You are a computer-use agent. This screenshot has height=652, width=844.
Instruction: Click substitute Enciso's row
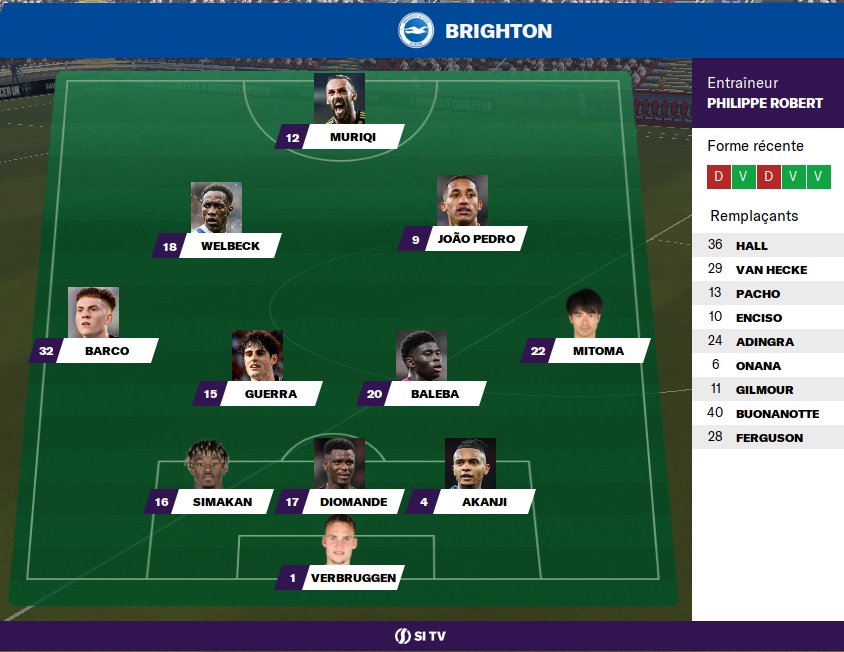tap(767, 317)
